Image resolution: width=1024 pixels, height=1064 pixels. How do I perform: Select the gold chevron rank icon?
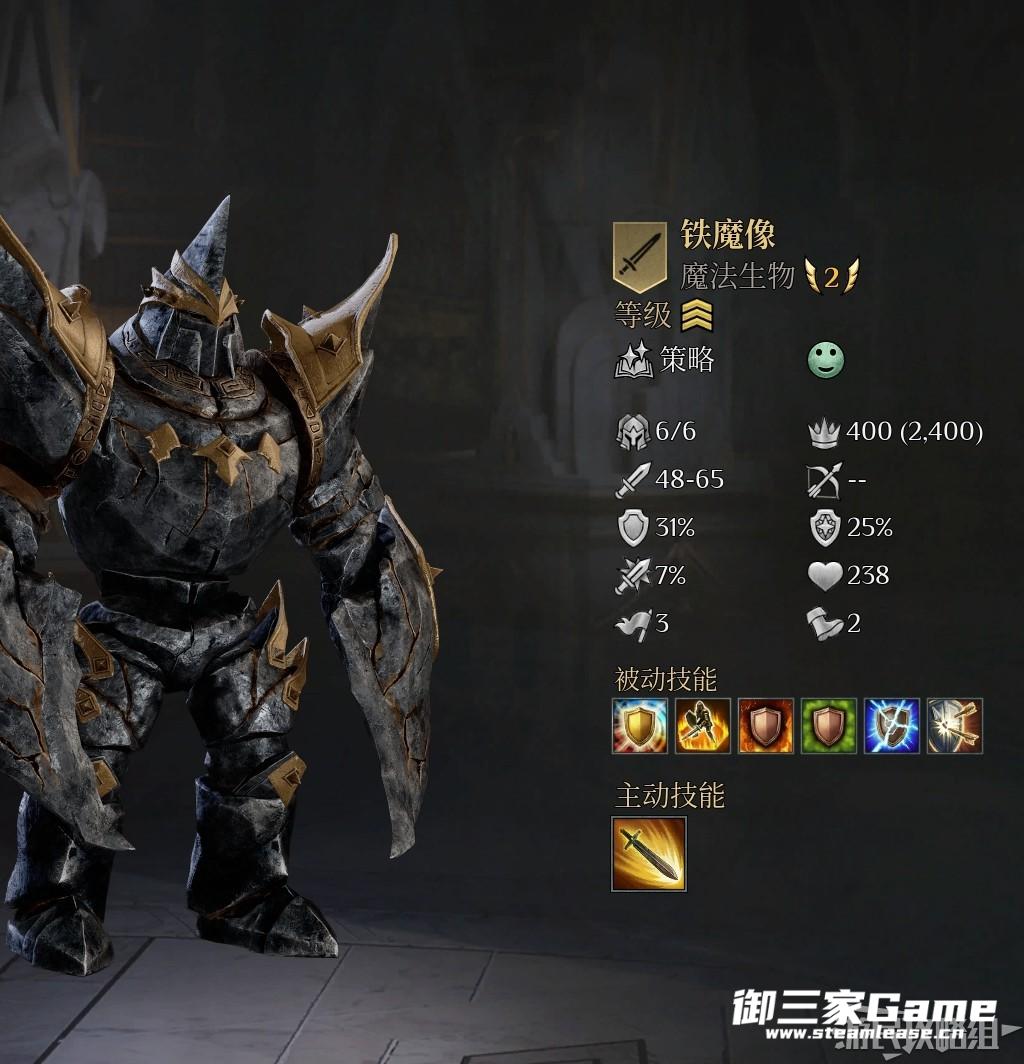697,317
